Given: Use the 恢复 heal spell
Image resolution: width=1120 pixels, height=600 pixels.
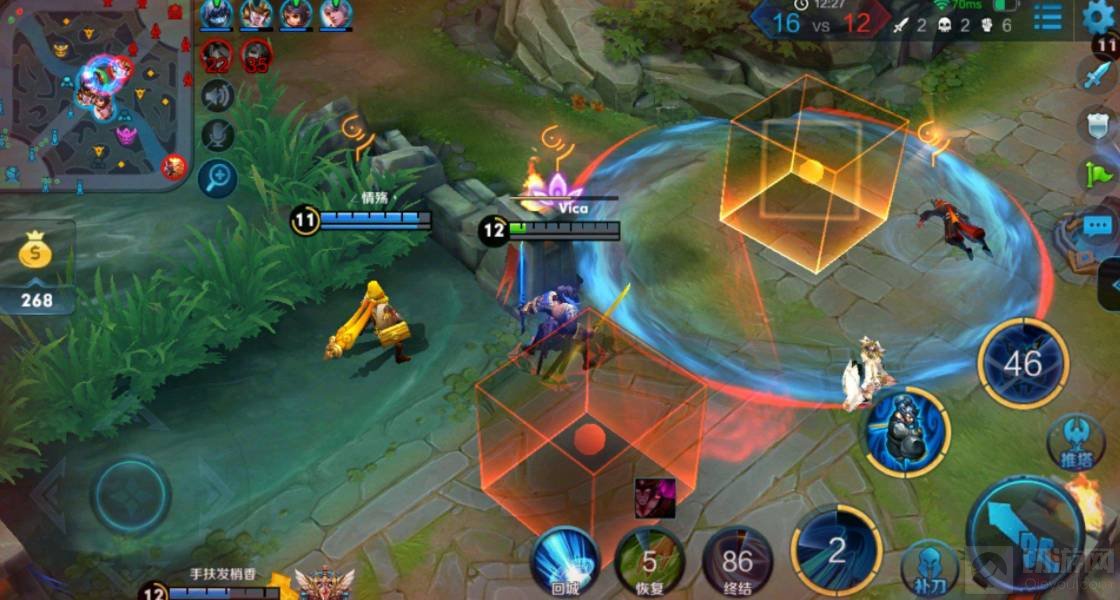Looking at the screenshot, I should point(649,561).
